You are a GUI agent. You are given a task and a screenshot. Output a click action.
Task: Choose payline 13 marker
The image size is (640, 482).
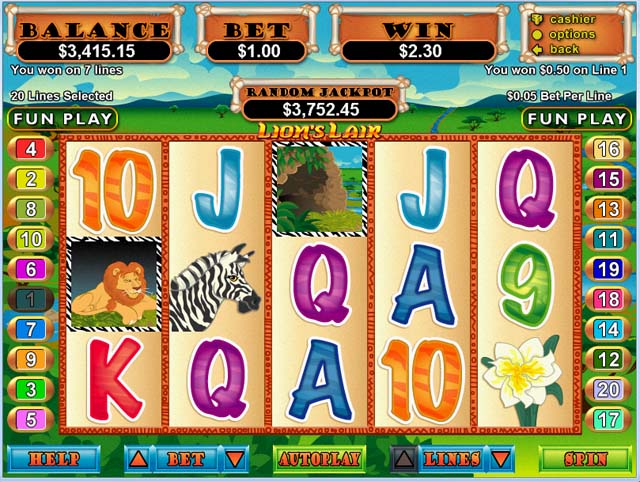click(x=607, y=209)
